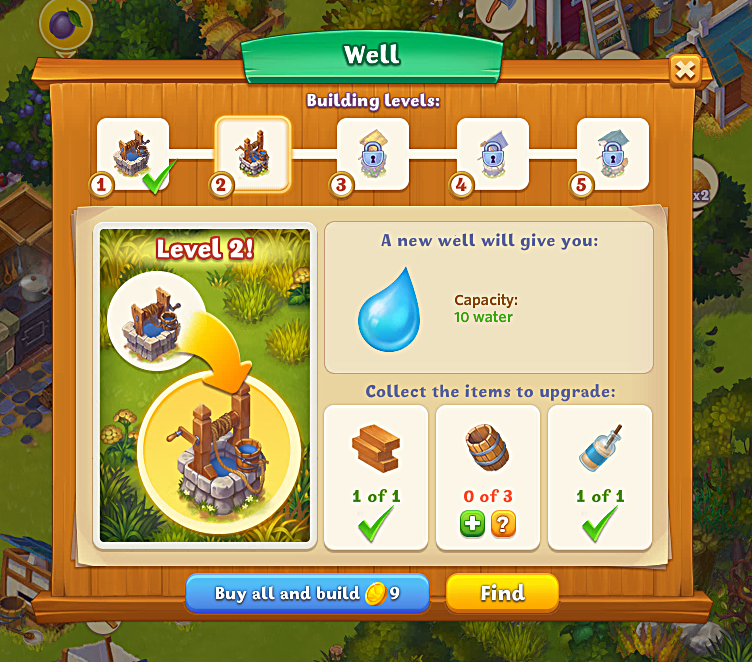Select locked building level 4 tile

[493, 154]
